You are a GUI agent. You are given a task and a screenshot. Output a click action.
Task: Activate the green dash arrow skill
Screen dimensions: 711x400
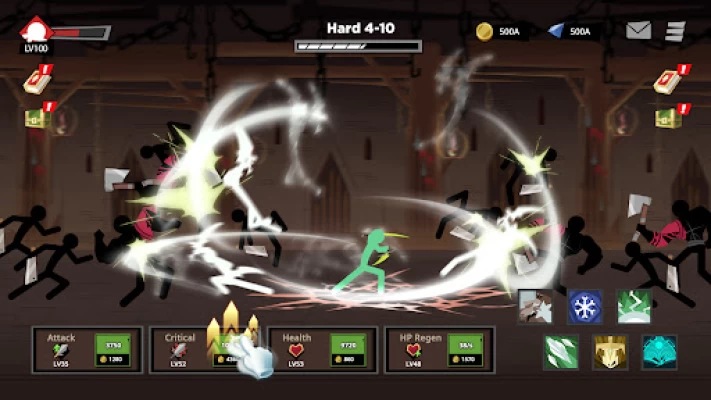[x=634, y=307]
